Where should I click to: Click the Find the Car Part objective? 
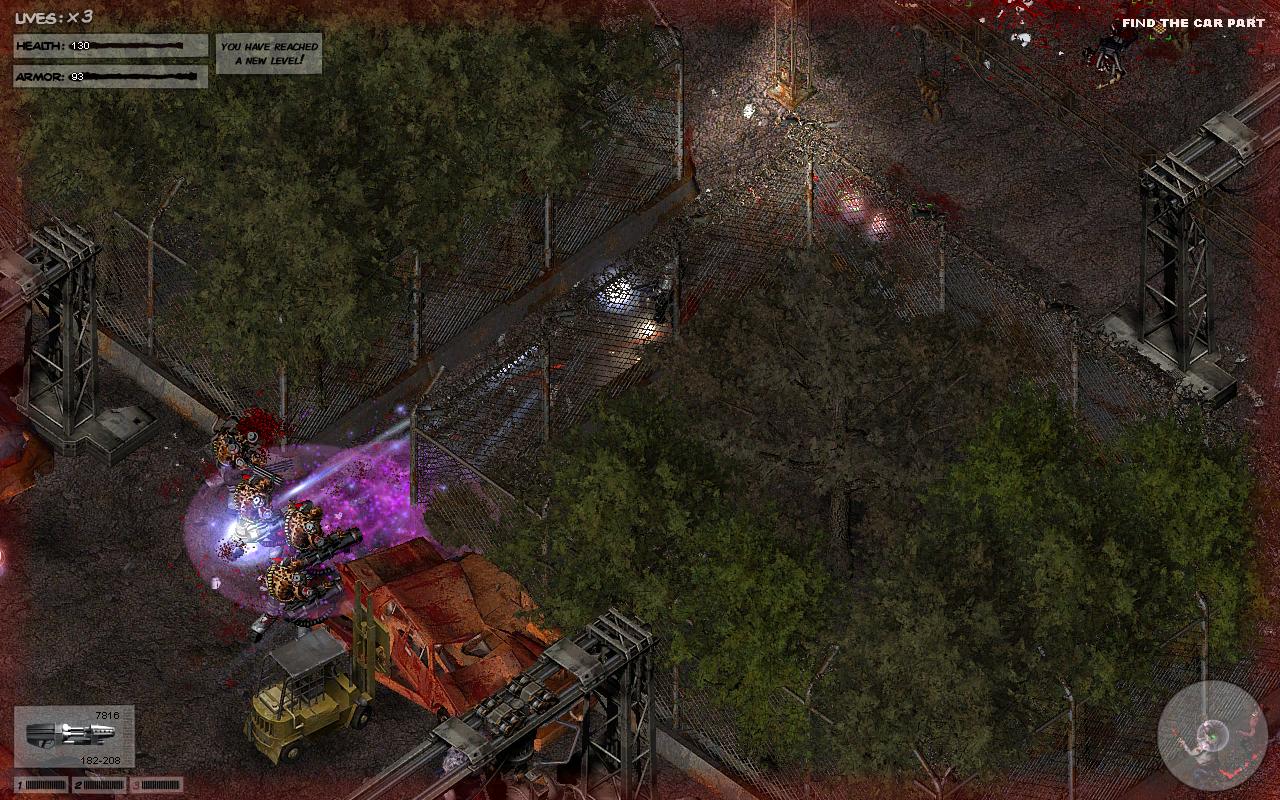pos(1193,23)
